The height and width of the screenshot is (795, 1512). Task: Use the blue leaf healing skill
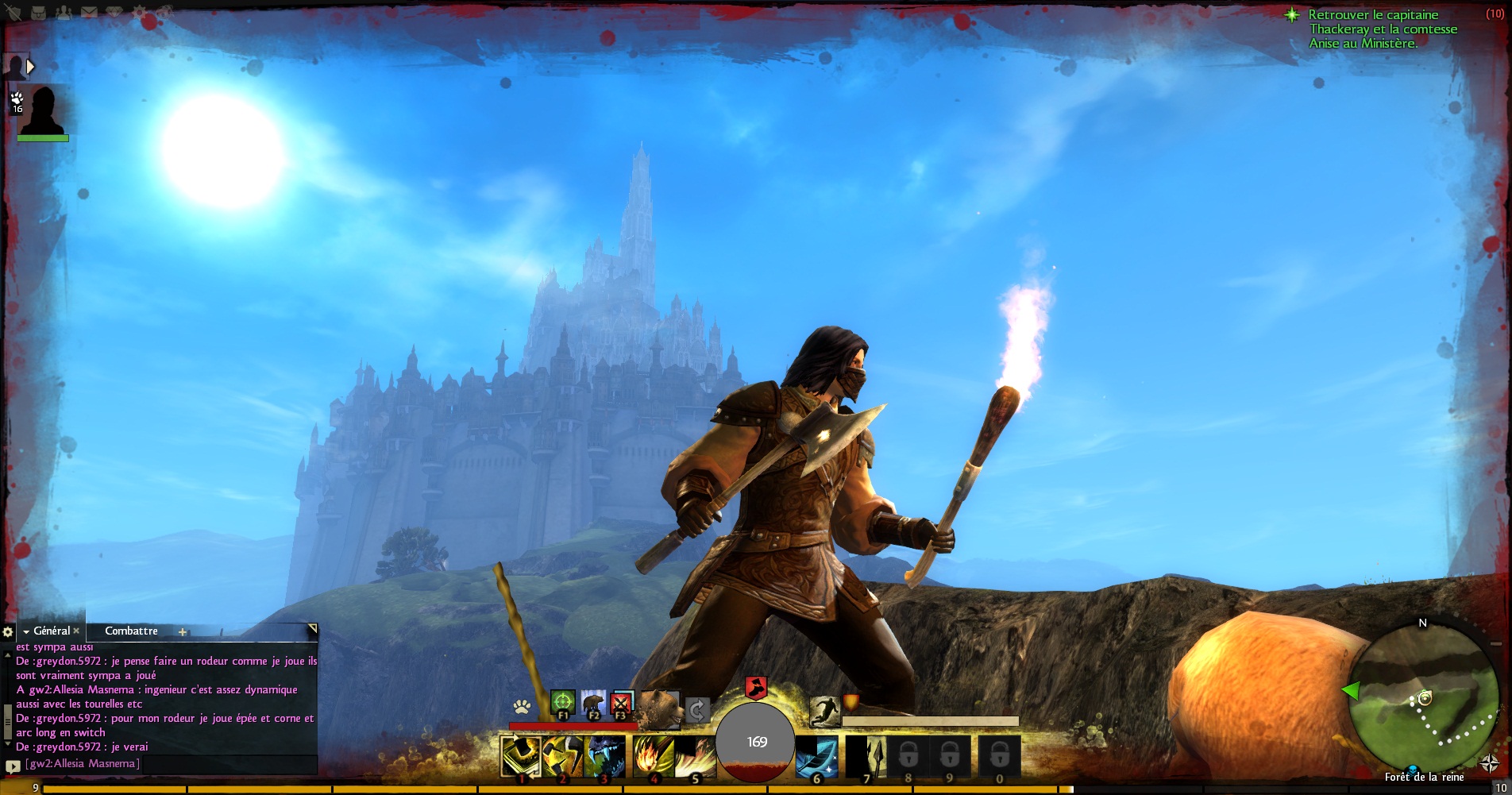coord(816,756)
